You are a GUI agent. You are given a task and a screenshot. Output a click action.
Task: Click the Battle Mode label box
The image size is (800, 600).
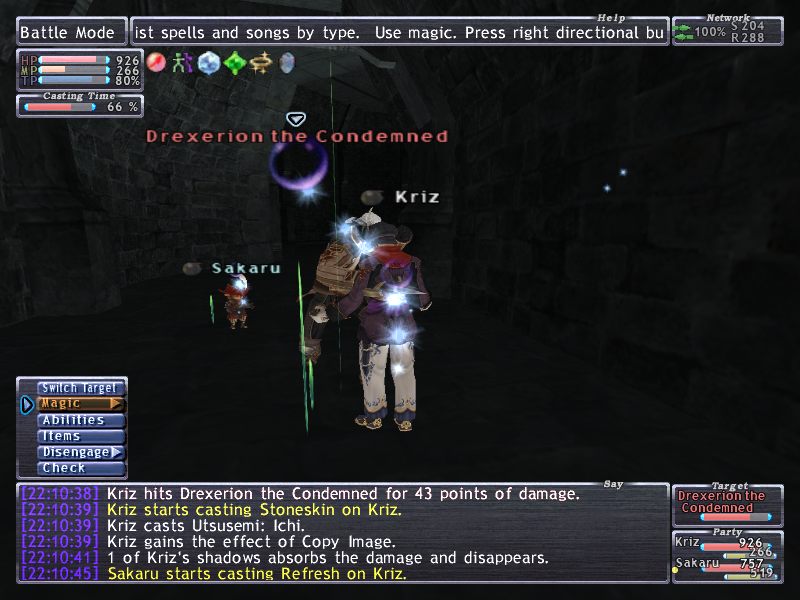72,33
